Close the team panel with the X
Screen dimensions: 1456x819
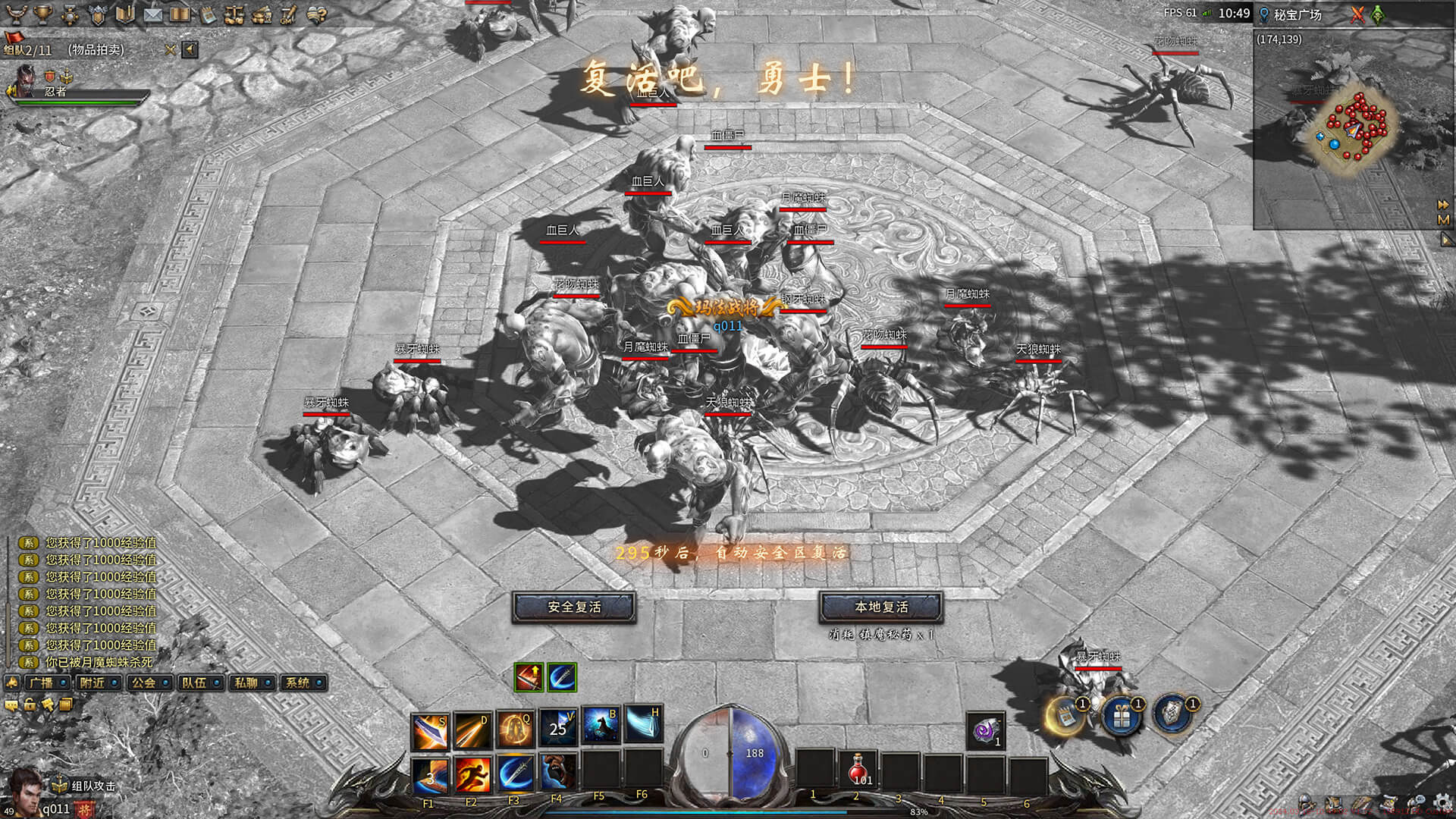point(170,50)
